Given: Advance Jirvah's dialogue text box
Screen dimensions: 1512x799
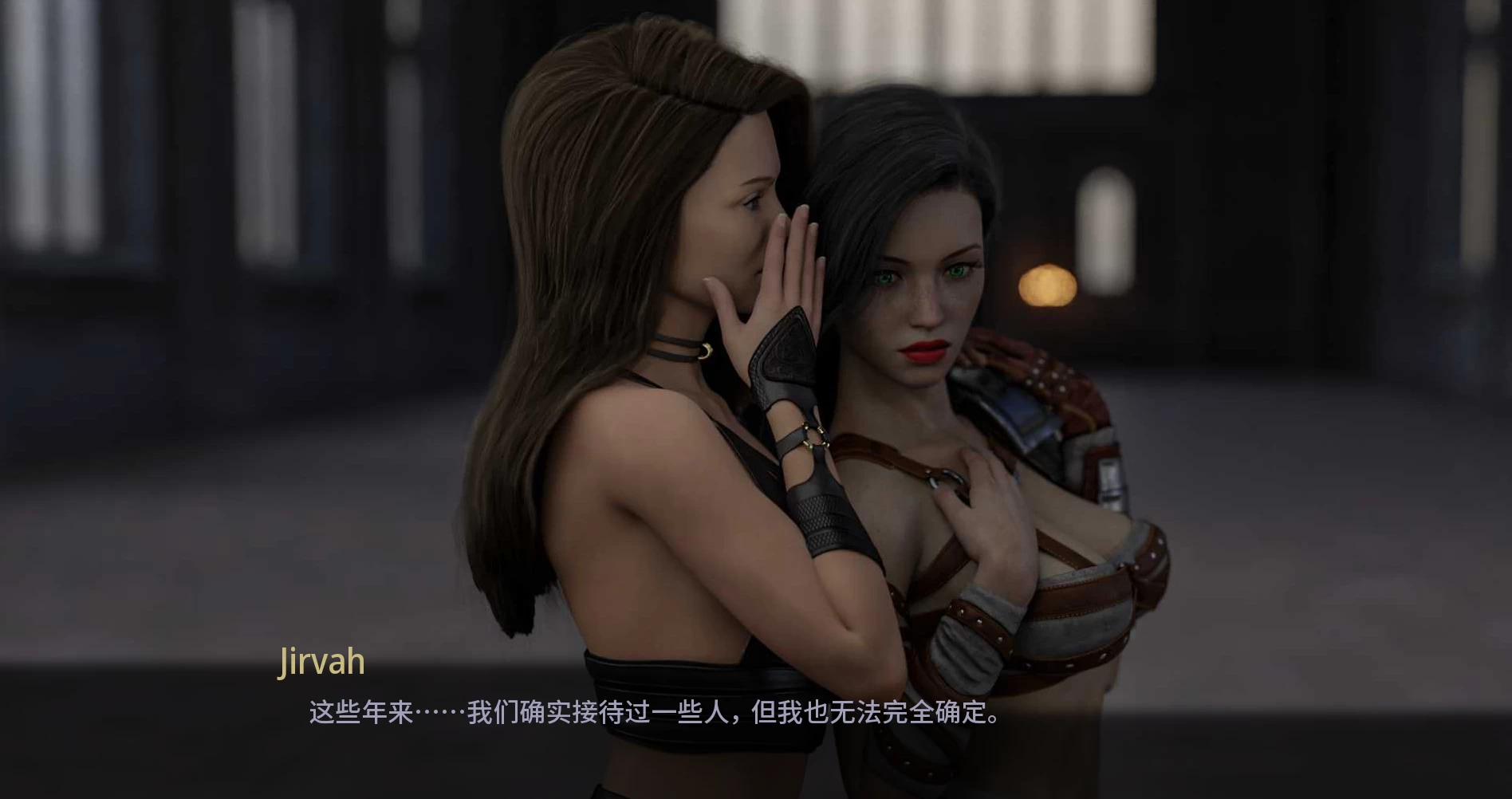Looking at the screenshot, I should 654,712.
